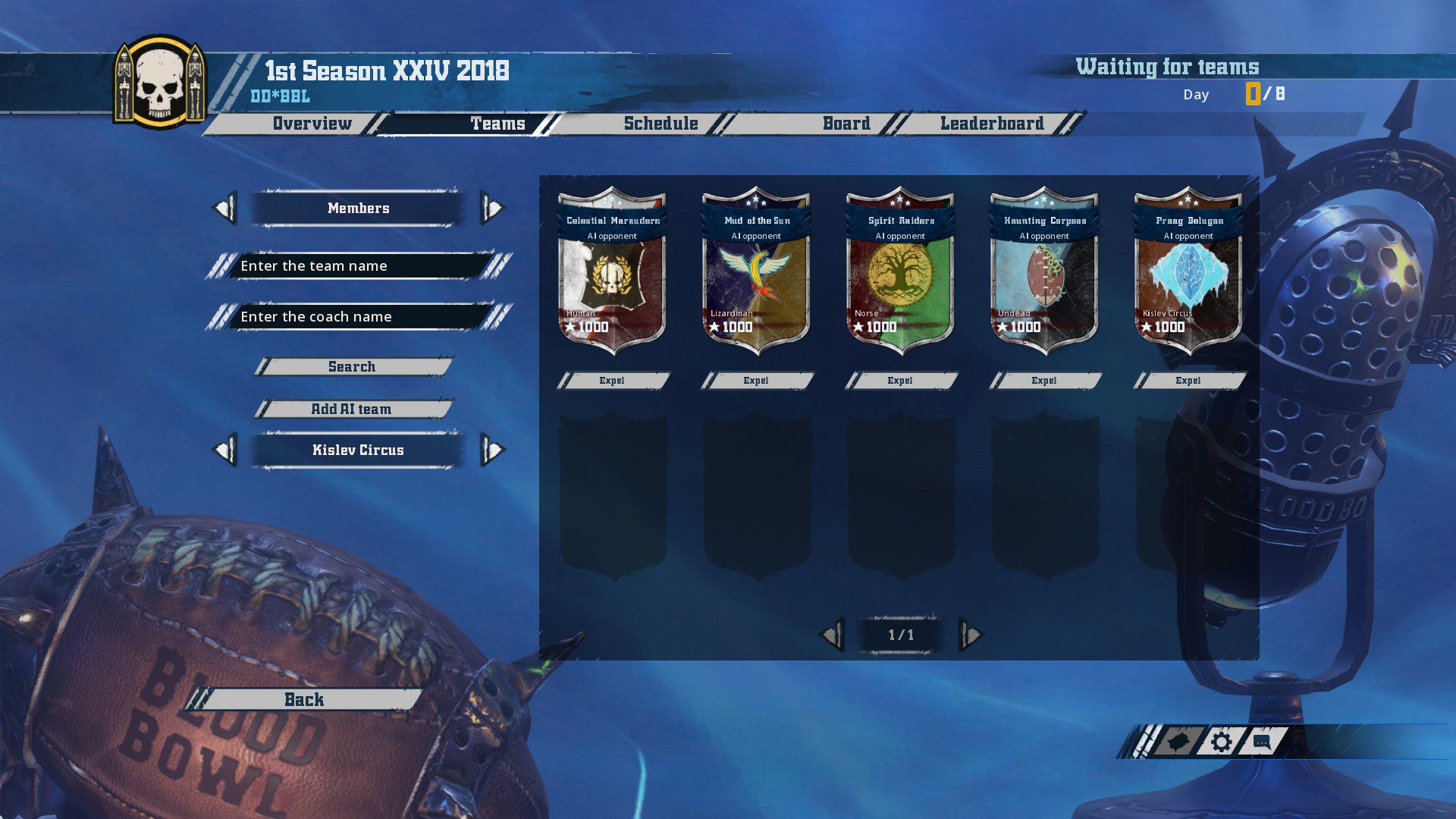This screenshot has height=819, width=1456.
Task: Select the Mud of the Sun team card
Action: click(756, 273)
